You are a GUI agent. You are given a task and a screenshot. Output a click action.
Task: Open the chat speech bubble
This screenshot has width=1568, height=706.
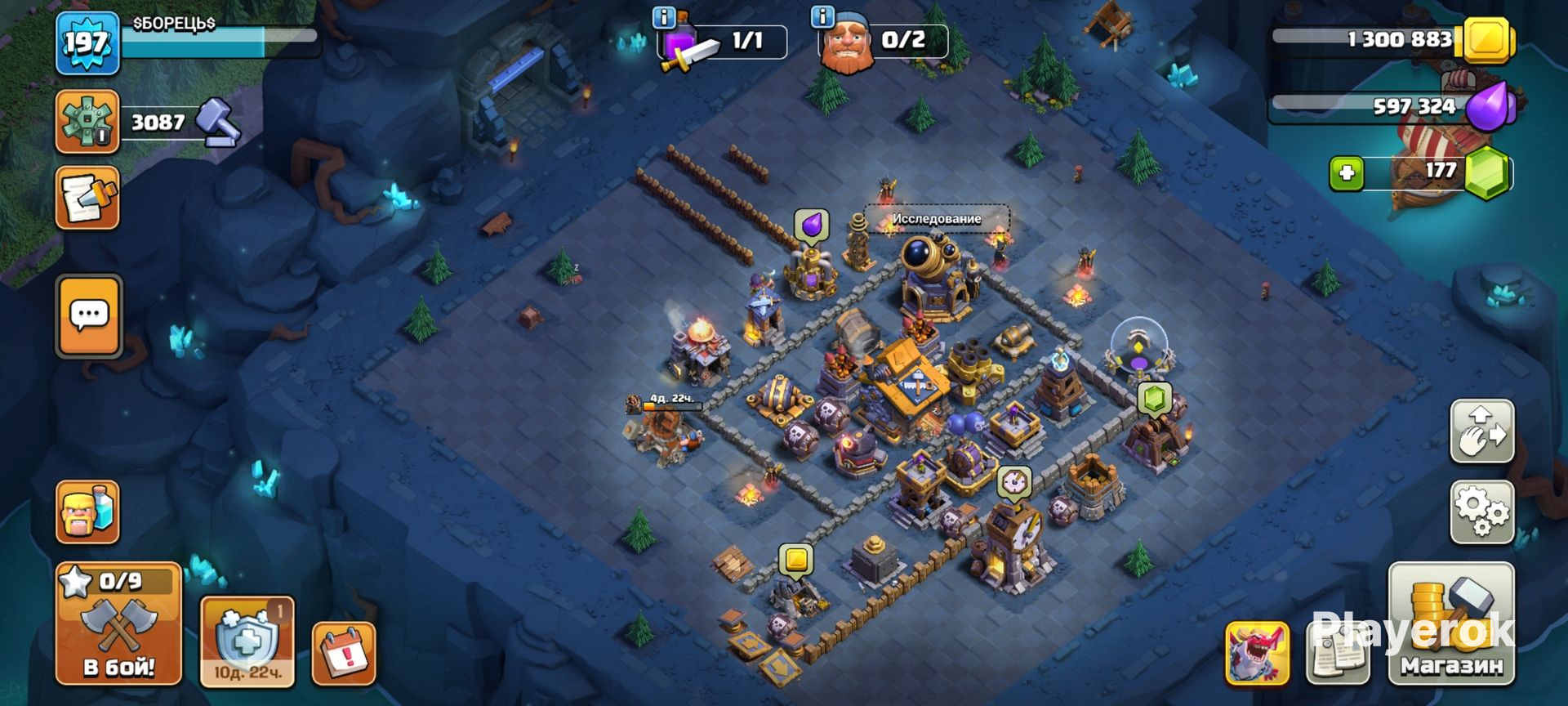tap(88, 316)
